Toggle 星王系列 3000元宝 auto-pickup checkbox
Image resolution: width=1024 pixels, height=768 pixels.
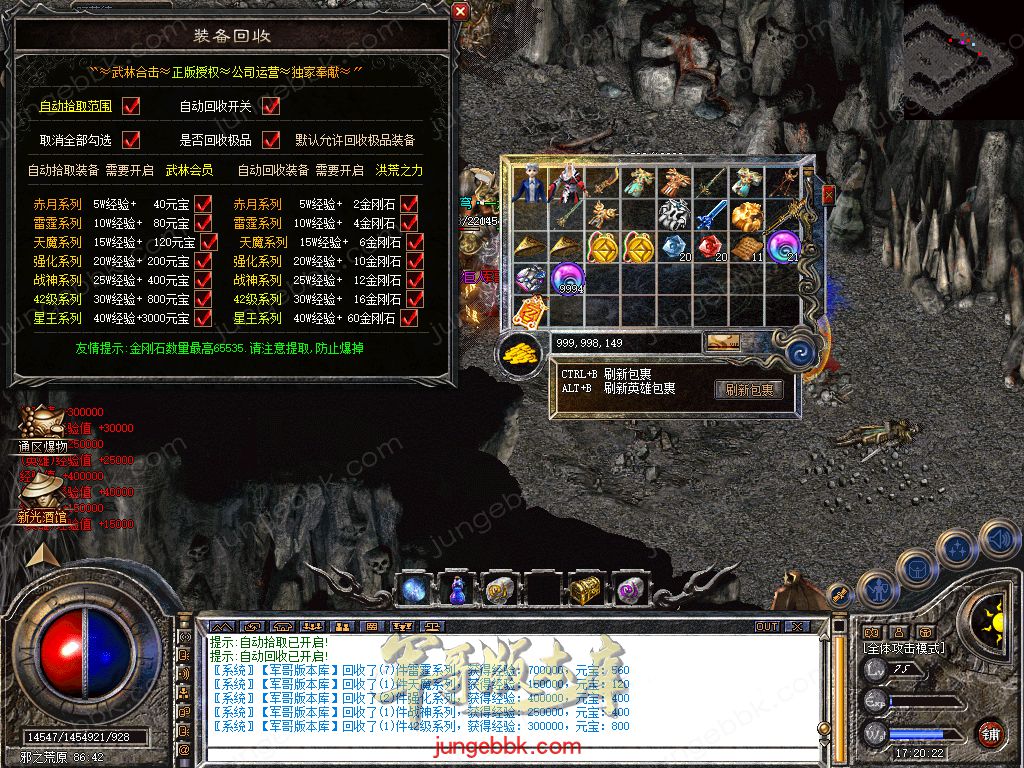click(x=203, y=318)
